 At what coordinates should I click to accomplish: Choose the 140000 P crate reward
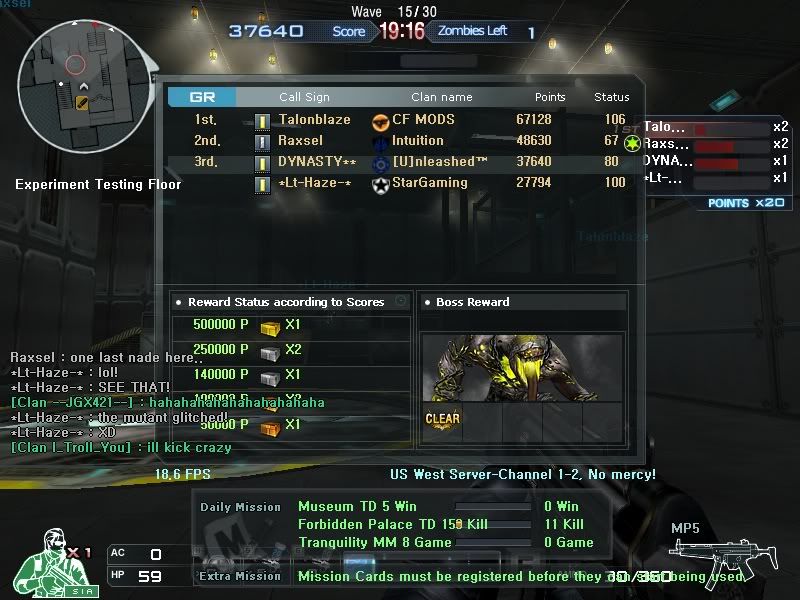pos(271,375)
